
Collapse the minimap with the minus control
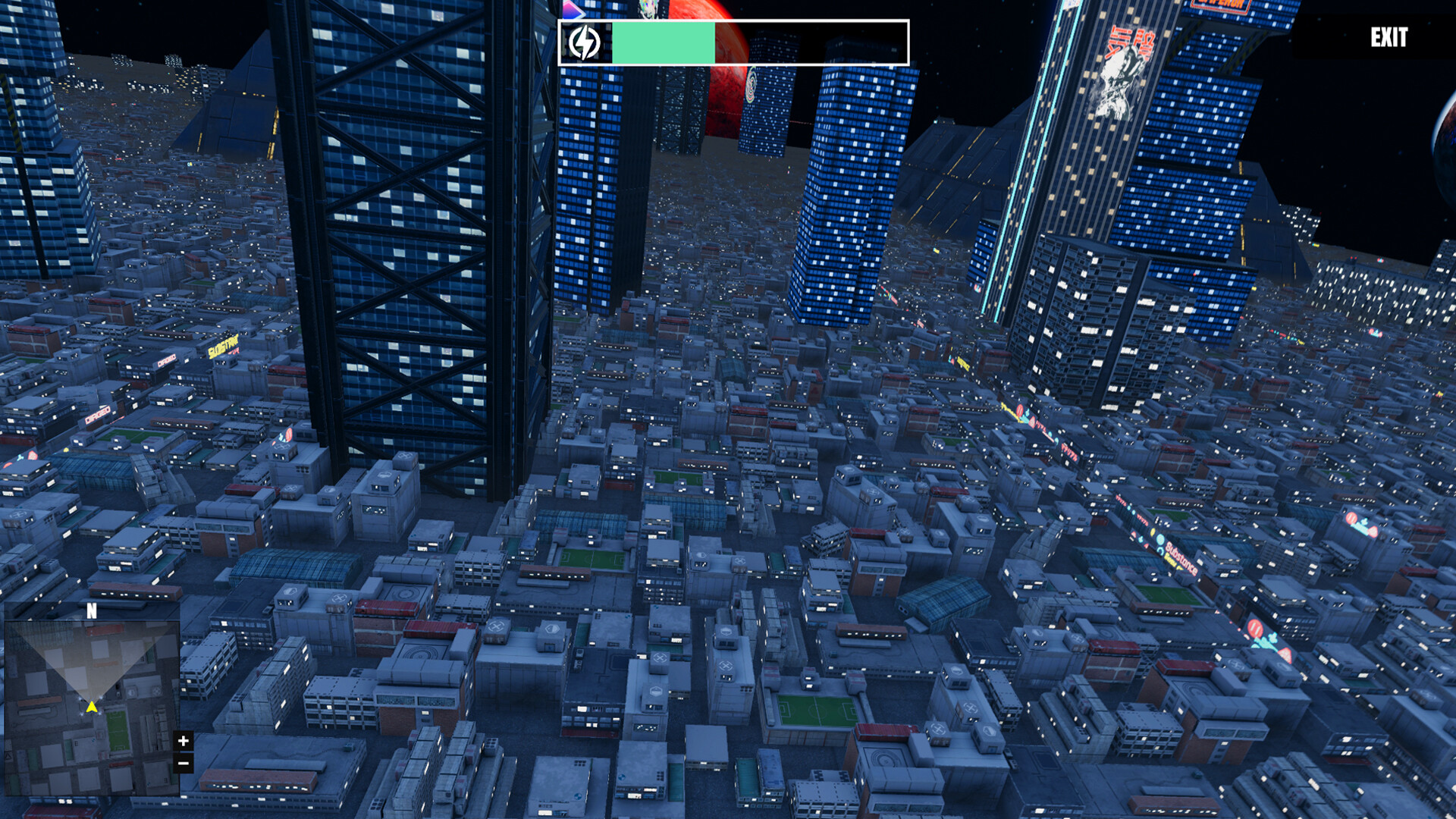click(x=183, y=763)
